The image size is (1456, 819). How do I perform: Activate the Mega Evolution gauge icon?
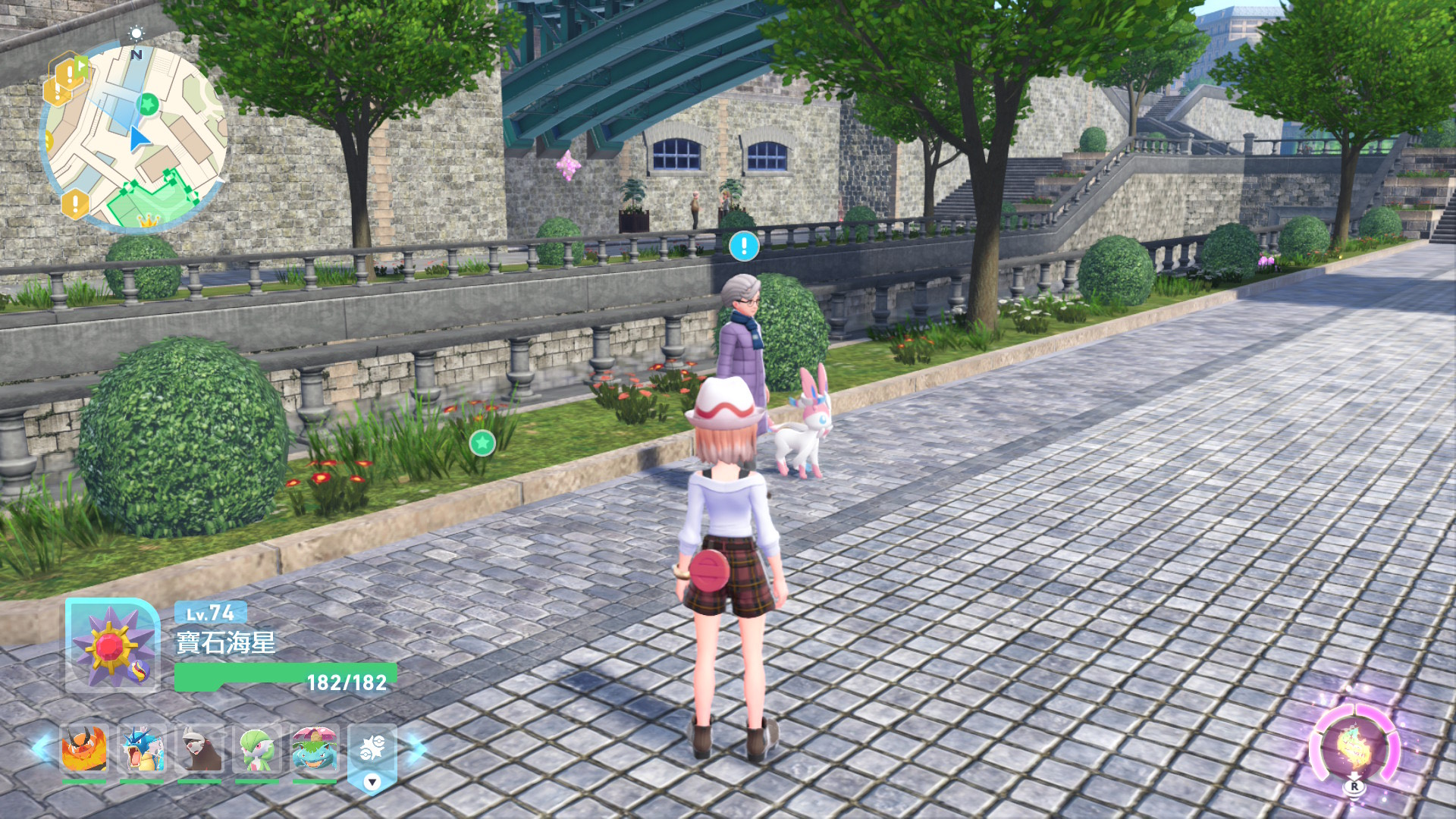(1354, 748)
